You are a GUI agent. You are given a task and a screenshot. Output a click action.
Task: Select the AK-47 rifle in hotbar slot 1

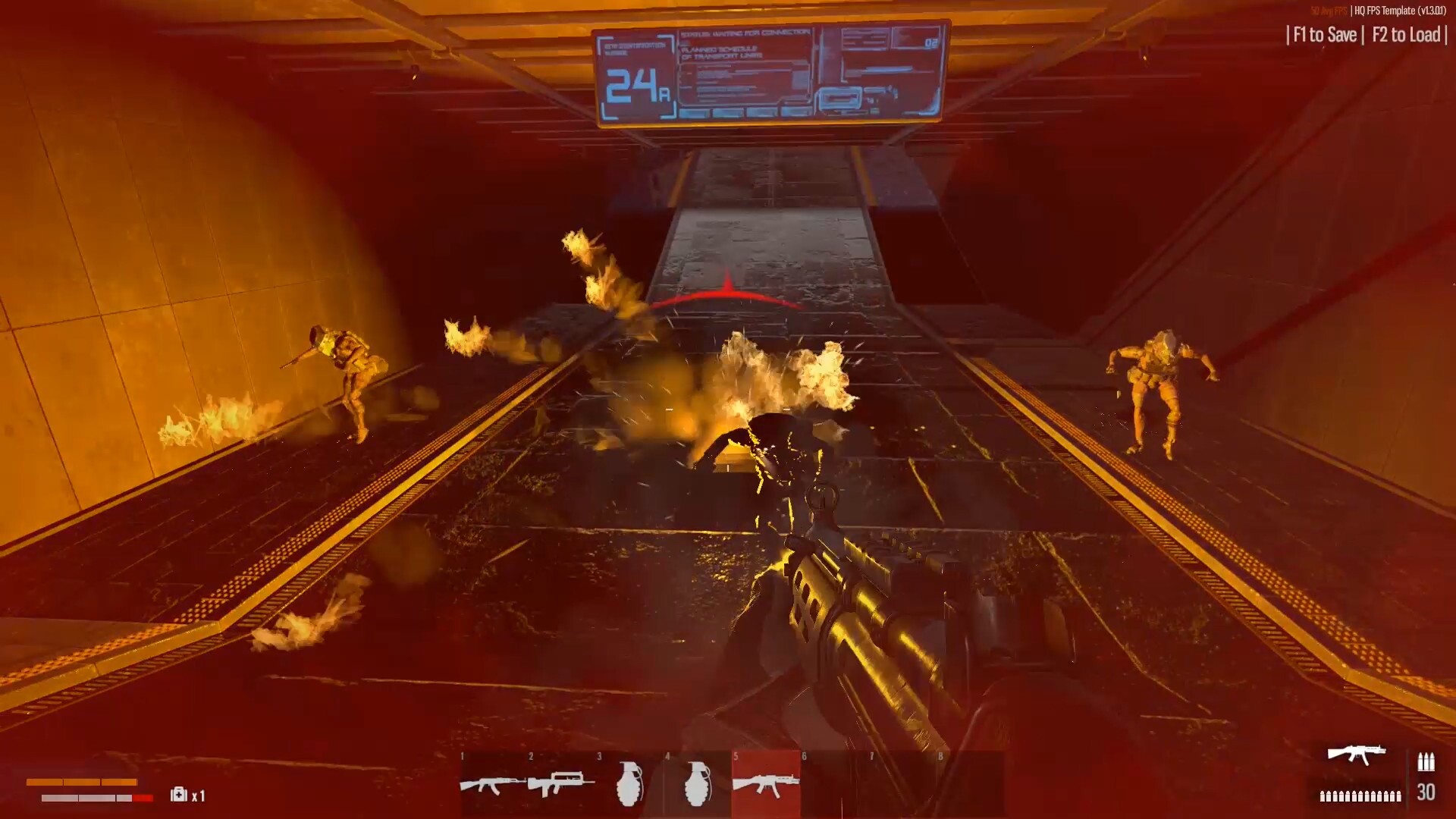pos(493,784)
